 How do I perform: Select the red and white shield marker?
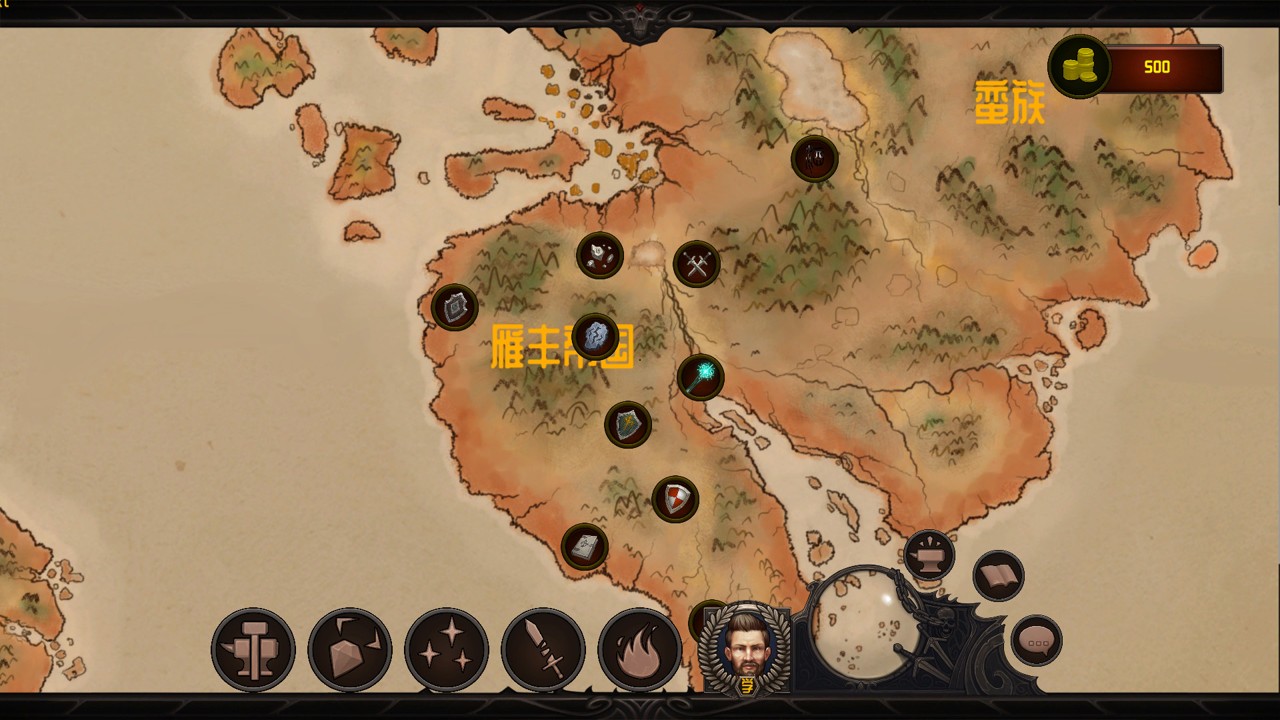[x=676, y=498]
